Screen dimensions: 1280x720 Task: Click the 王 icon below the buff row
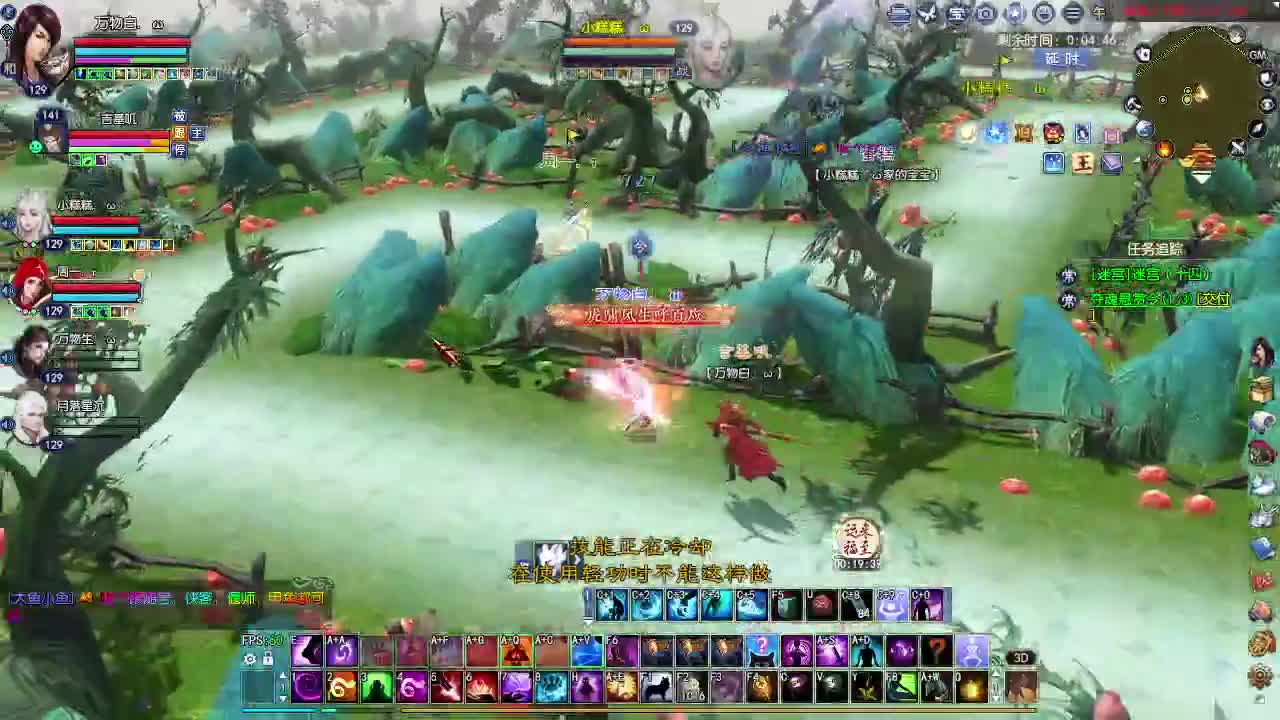tap(1083, 163)
